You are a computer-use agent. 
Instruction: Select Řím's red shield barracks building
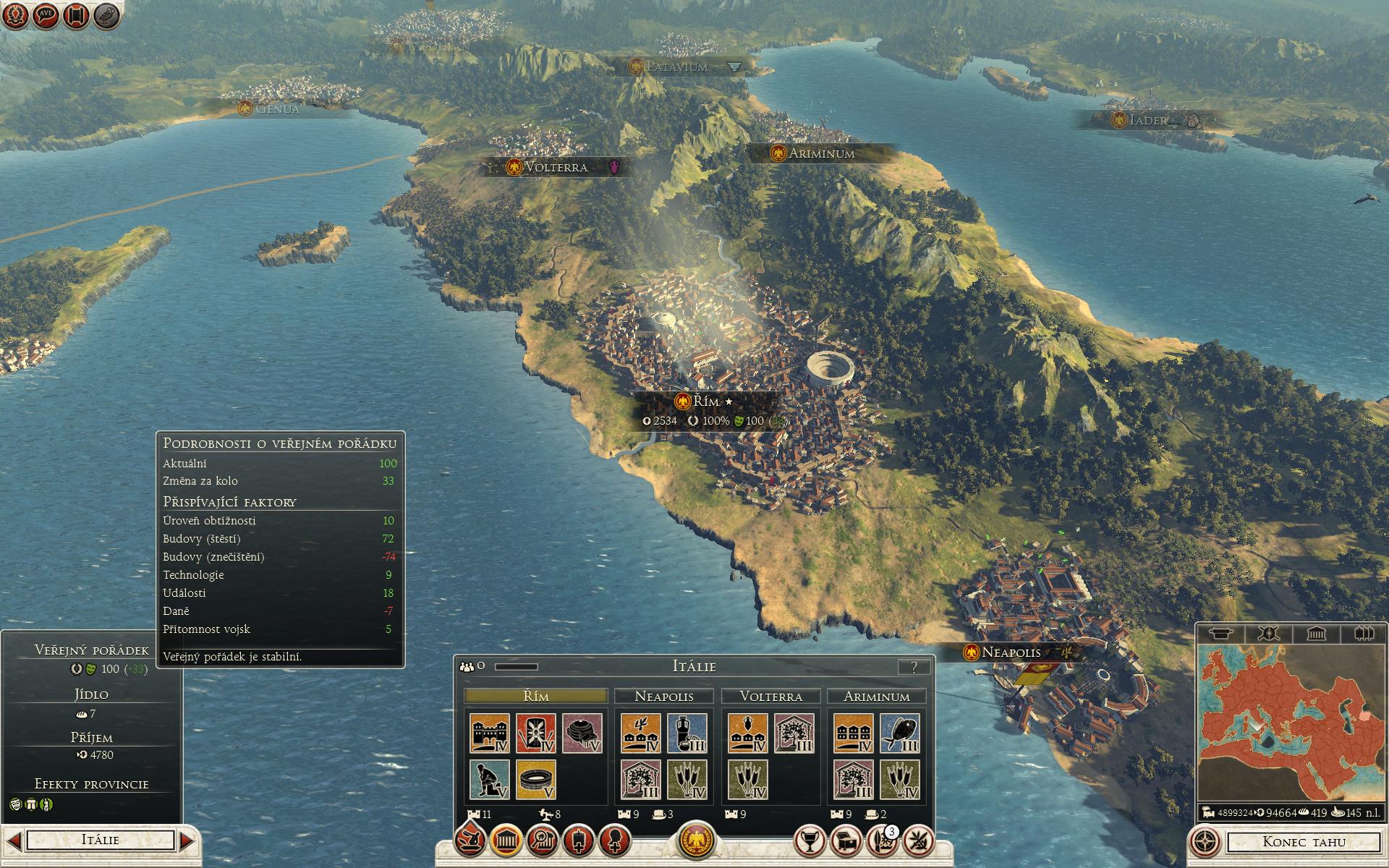[x=536, y=733]
